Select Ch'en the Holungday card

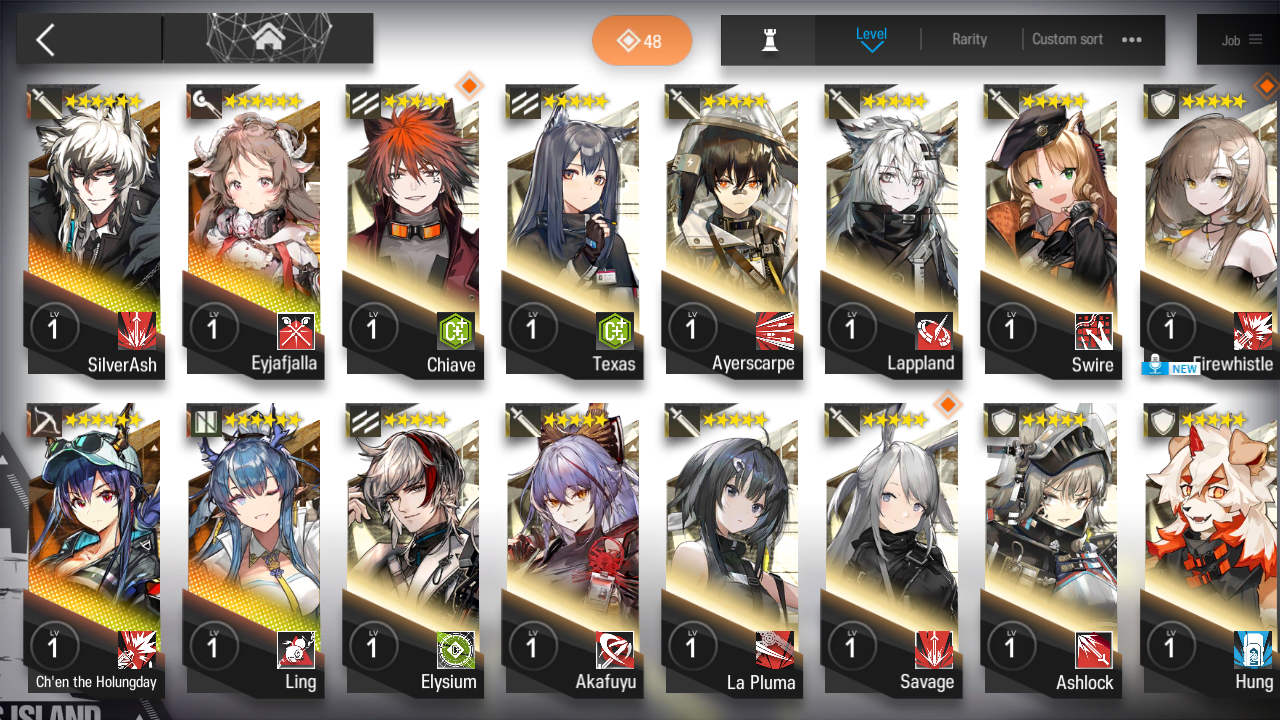[x=96, y=548]
